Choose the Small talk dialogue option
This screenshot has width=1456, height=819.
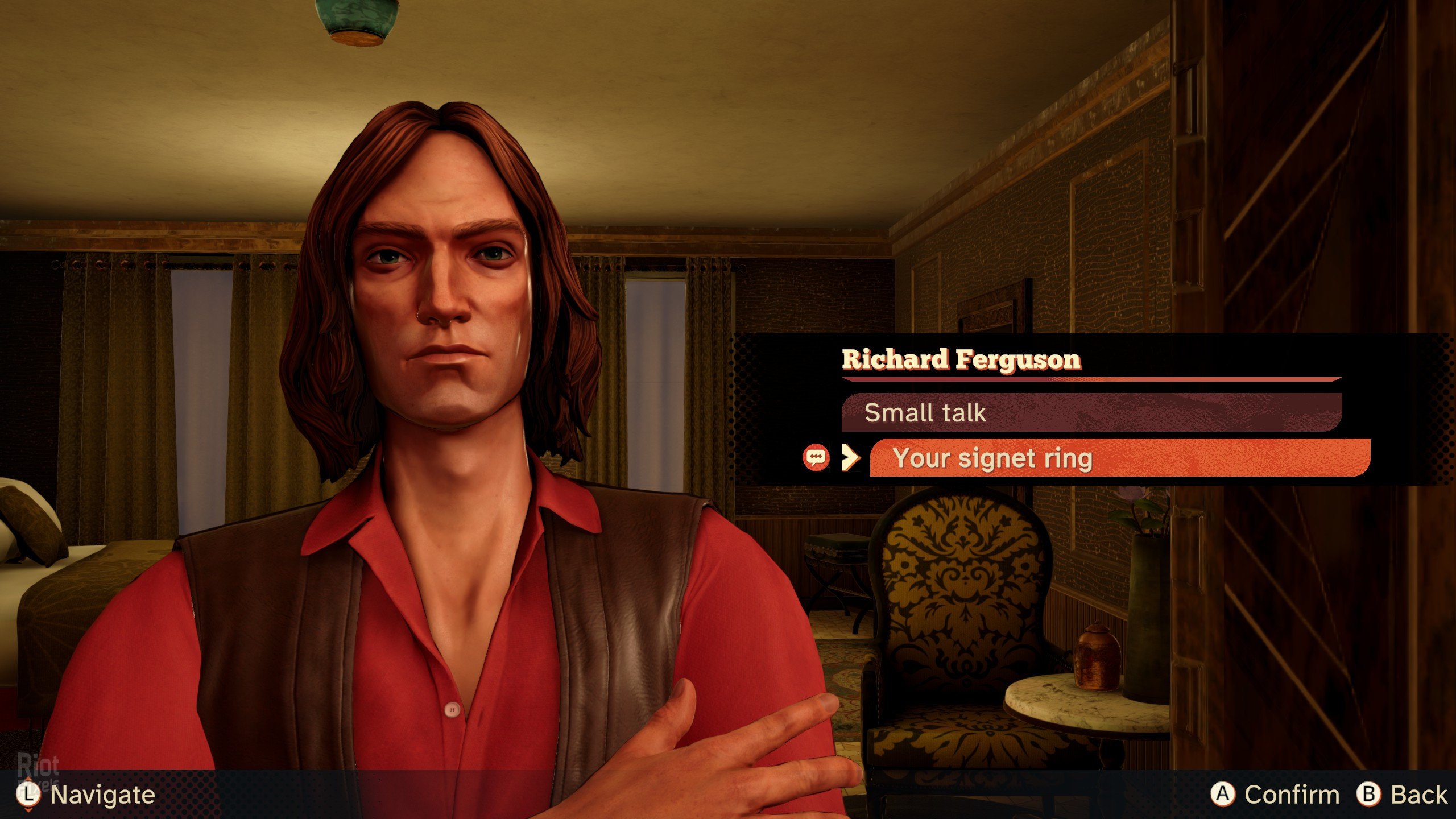pyautogui.click(x=1091, y=412)
